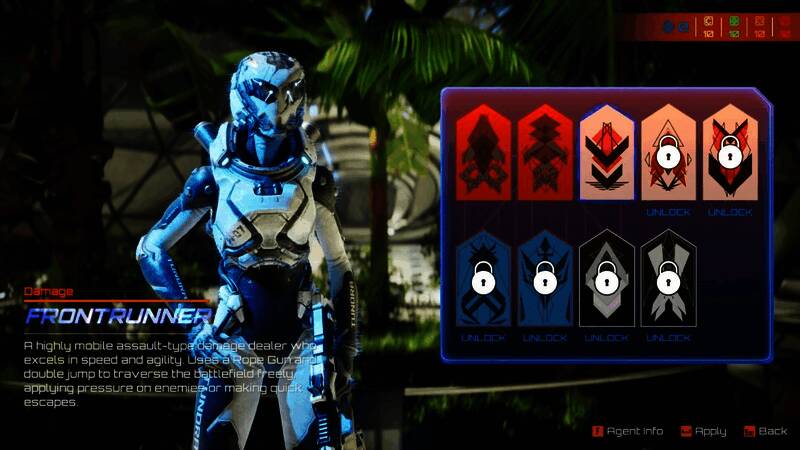
Task: Select the locked black emblem with gray X
Action: coord(668,279)
